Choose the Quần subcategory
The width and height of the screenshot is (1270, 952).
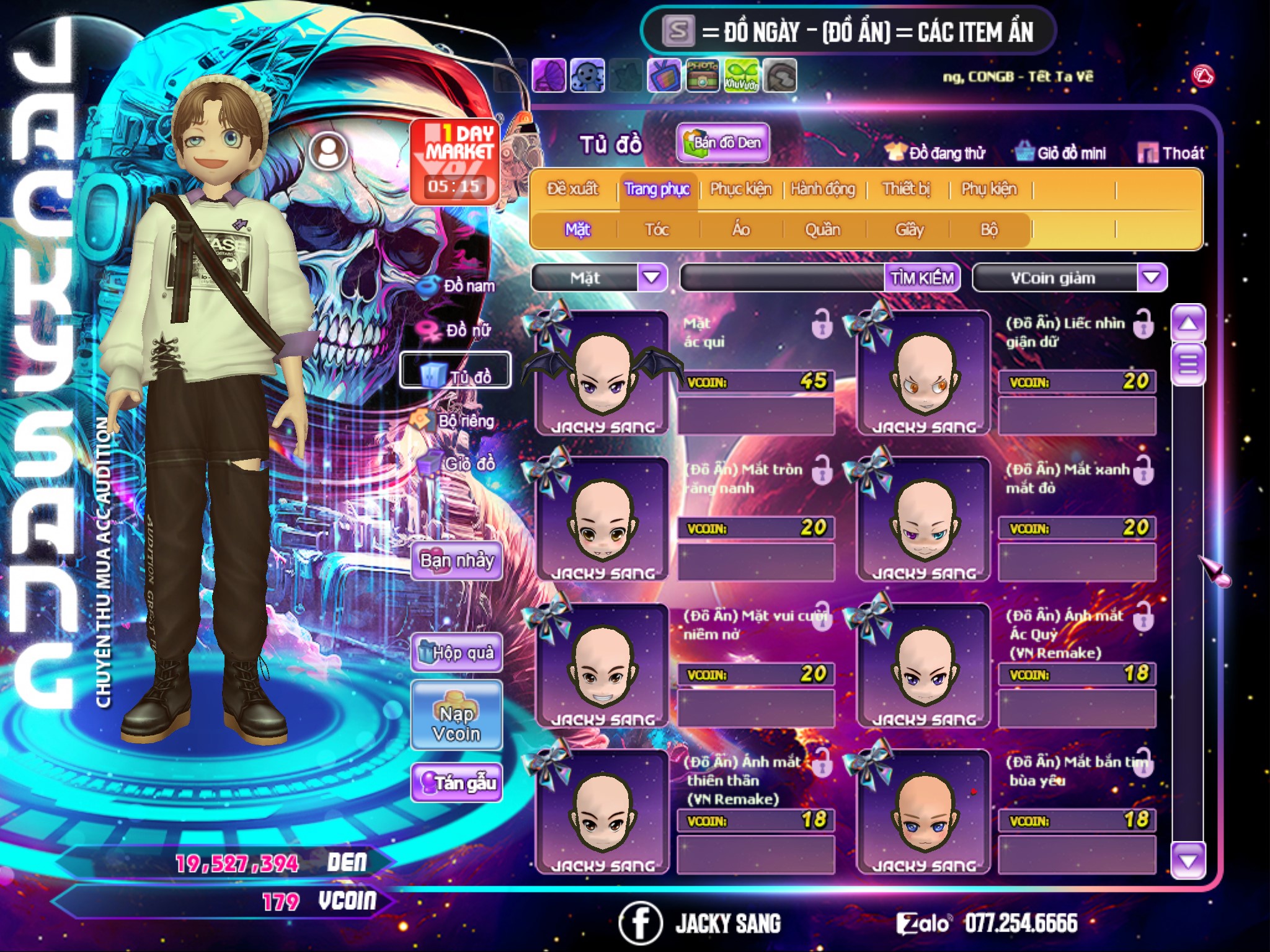(x=822, y=230)
